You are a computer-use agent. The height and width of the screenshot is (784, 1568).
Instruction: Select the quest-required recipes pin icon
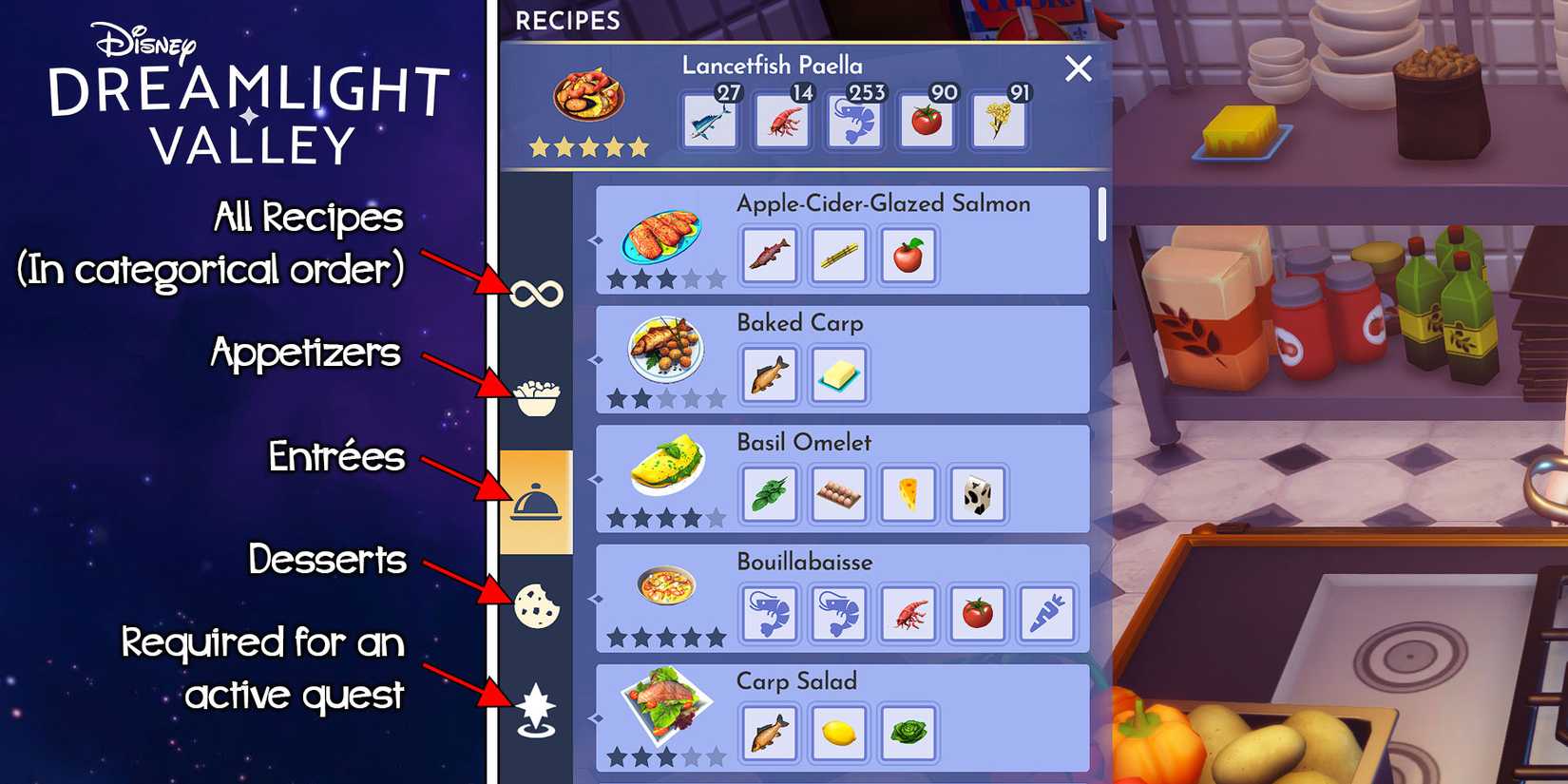click(535, 708)
